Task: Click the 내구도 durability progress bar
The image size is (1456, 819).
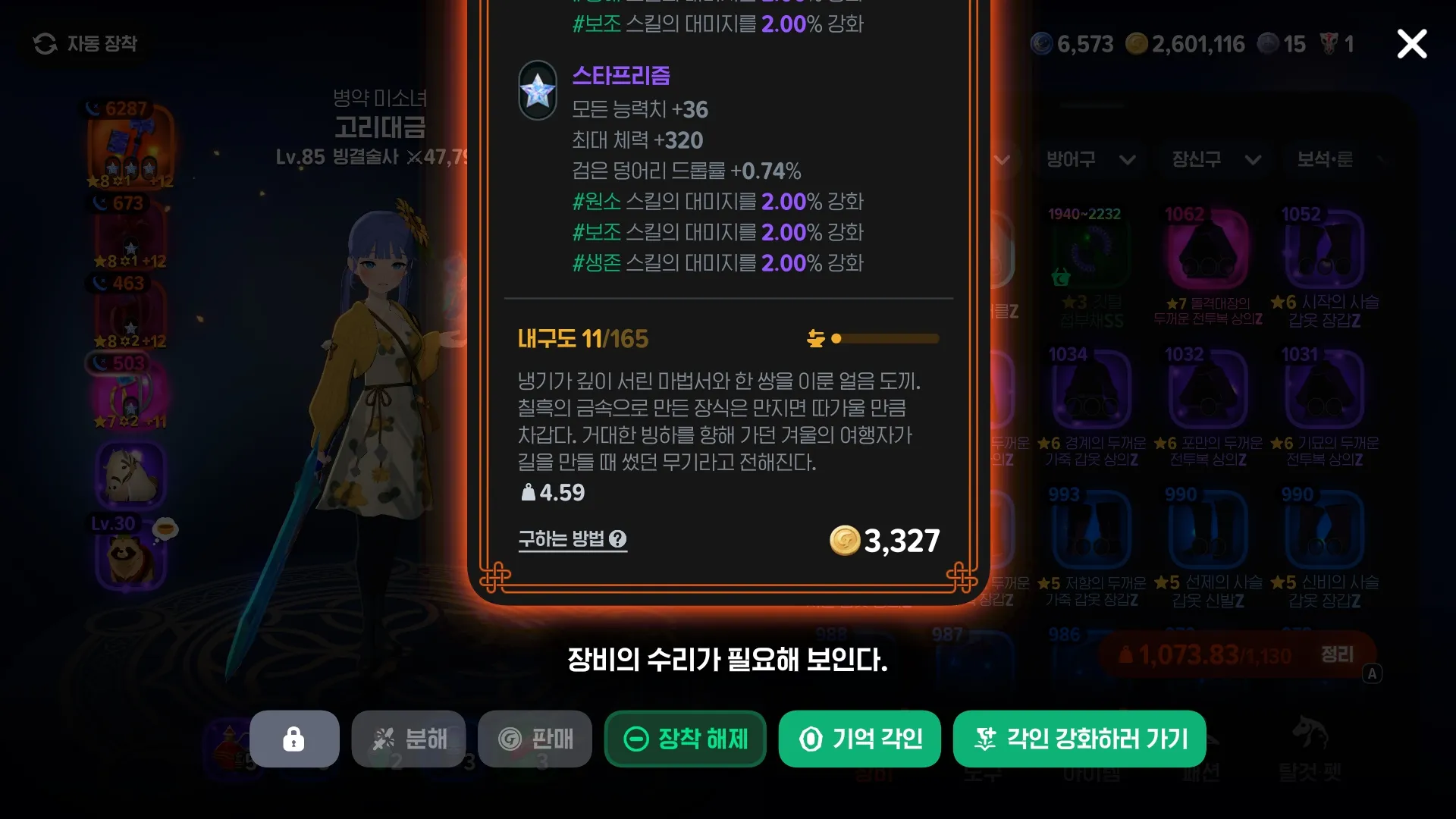Action: tap(883, 339)
